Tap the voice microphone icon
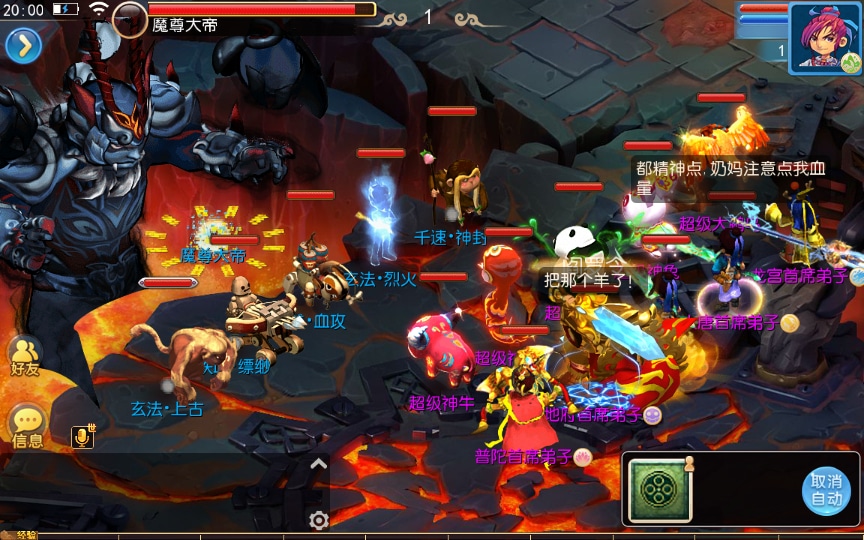The height and width of the screenshot is (540, 864). pos(84,435)
